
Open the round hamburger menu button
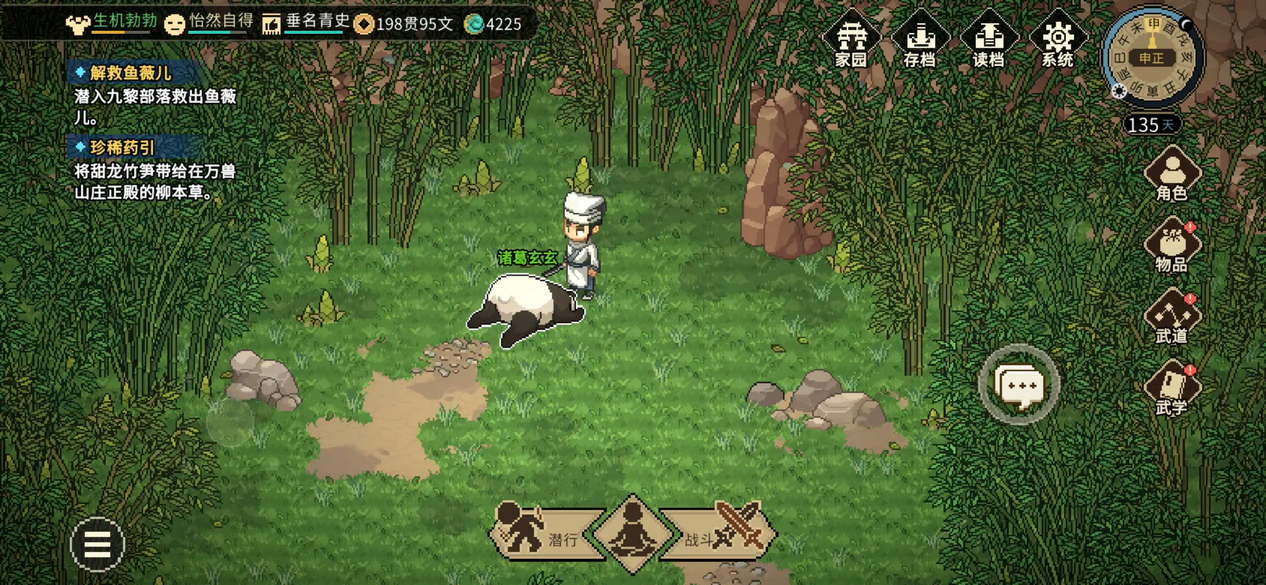point(97,545)
